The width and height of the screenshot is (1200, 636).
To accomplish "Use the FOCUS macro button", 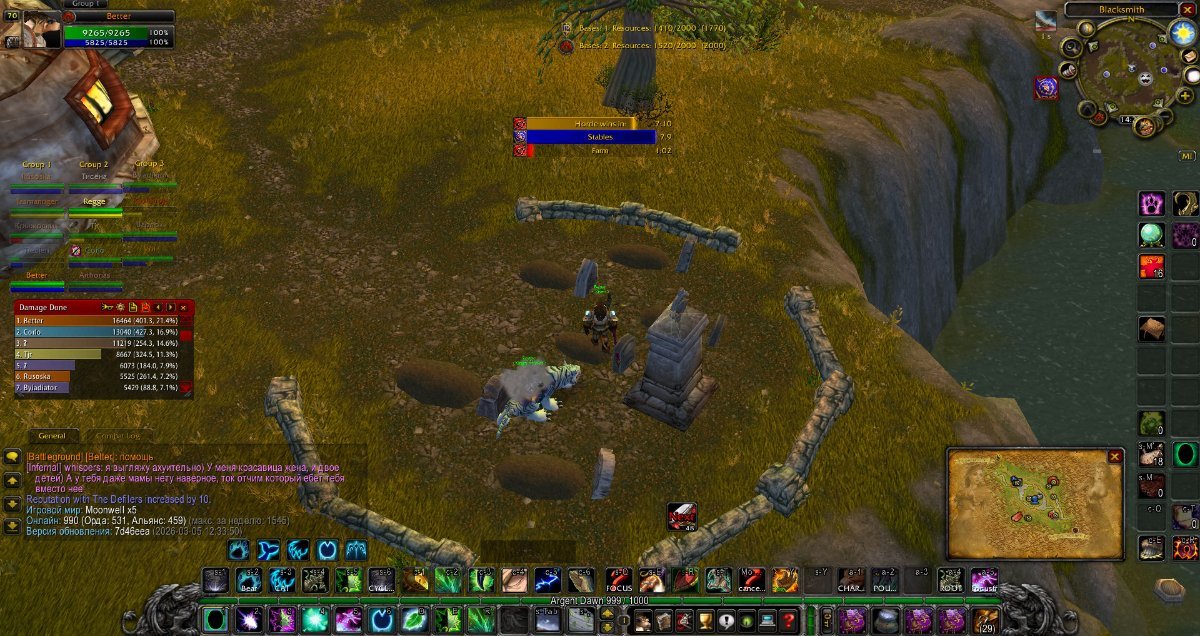I will coord(619,581).
